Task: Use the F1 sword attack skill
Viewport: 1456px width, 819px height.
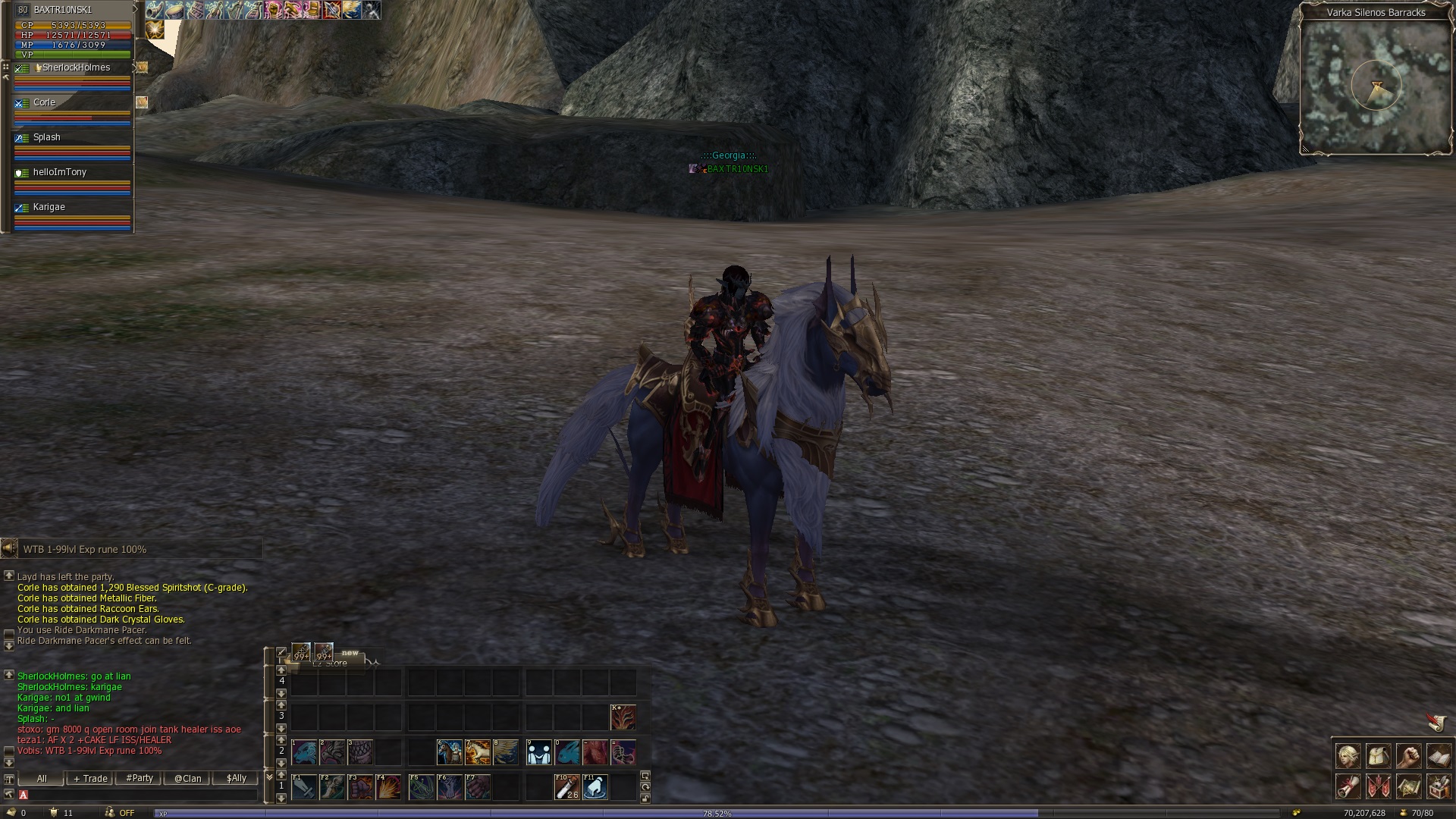Action: point(304,787)
